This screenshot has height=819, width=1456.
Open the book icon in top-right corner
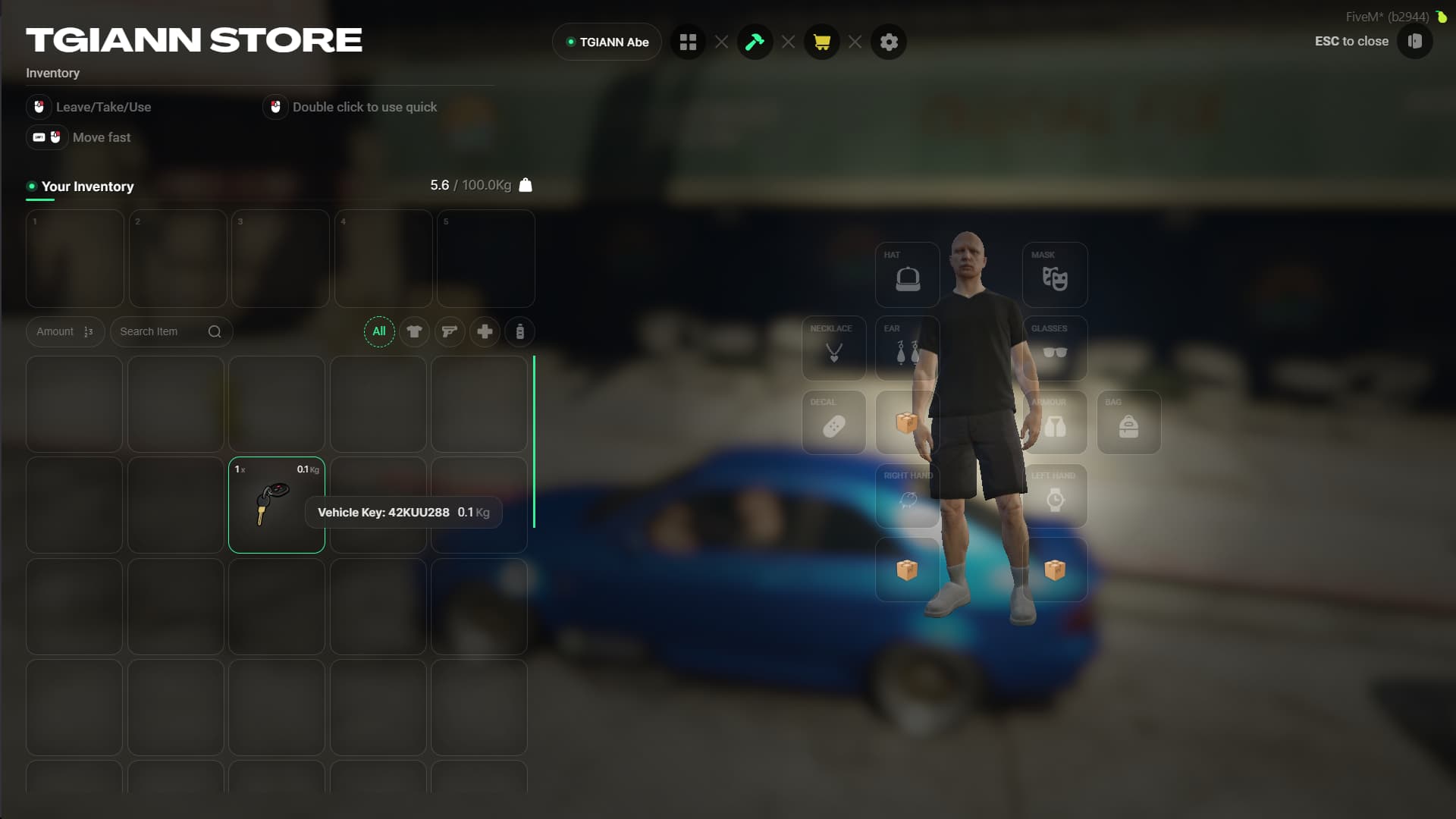pos(1415,42)
